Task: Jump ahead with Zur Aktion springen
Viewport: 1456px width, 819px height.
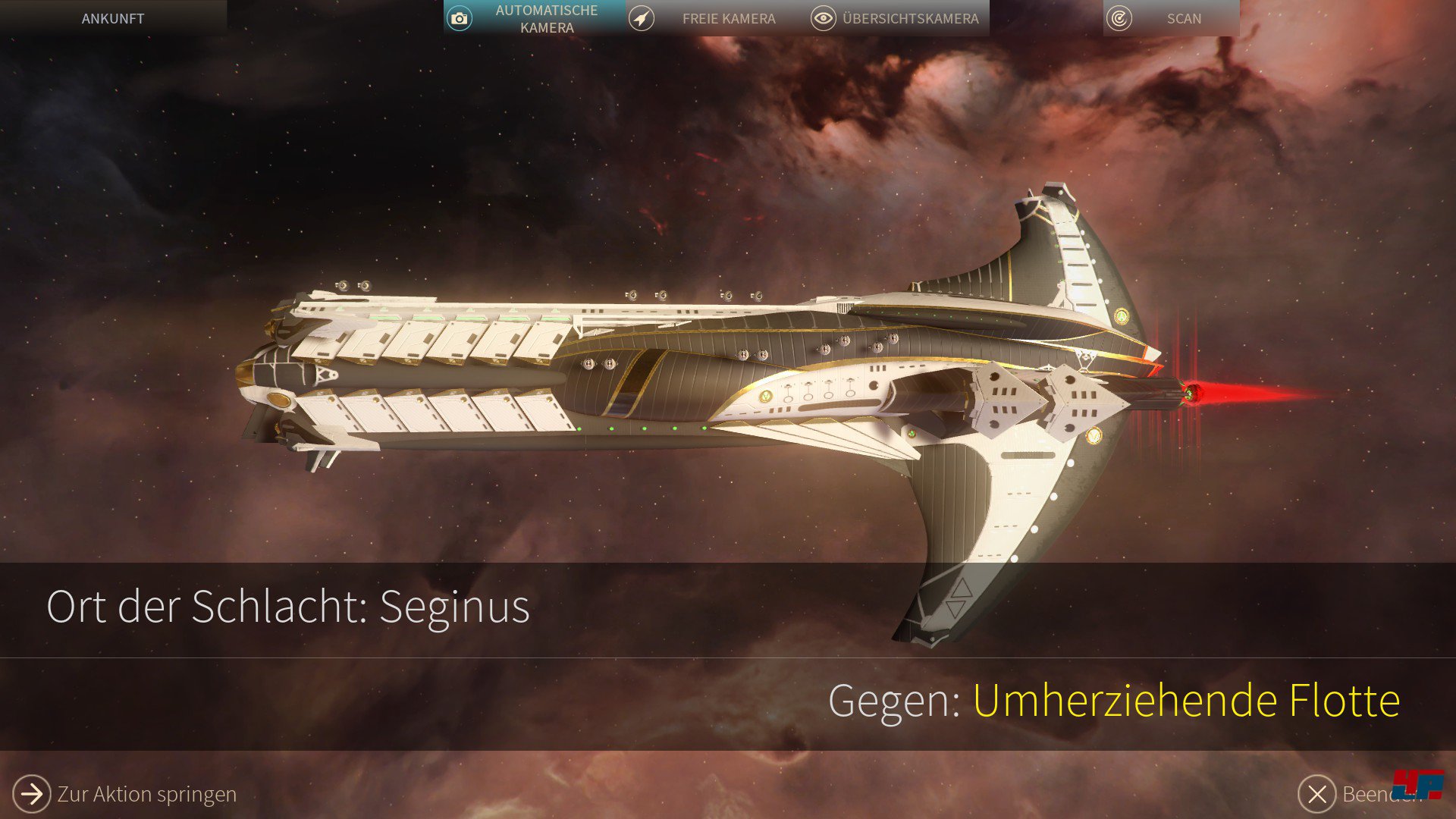Action: [x=125, y=793]
